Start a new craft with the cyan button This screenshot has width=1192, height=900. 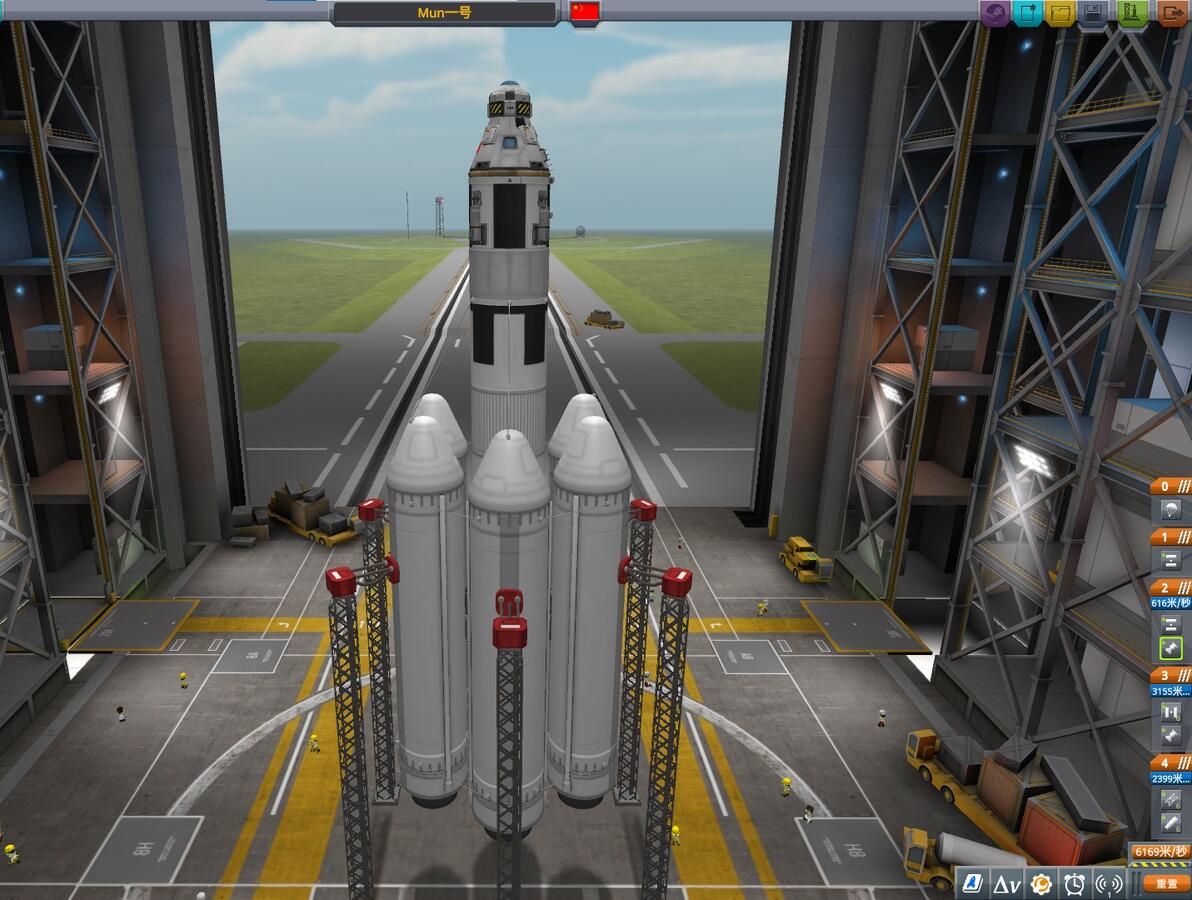pos(1027,14)
